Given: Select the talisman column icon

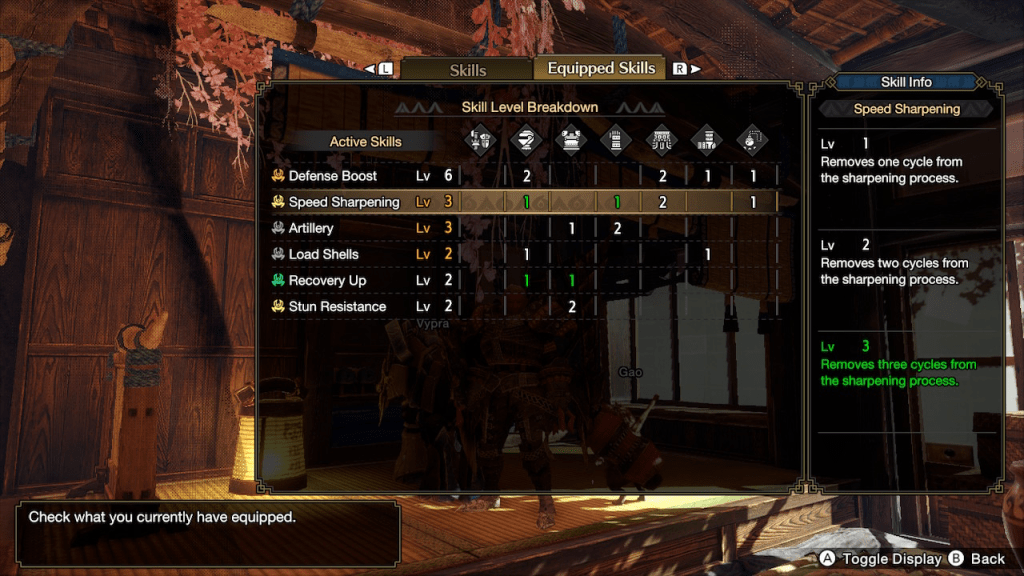Looking at the screenshot, I should pos(752,140).
